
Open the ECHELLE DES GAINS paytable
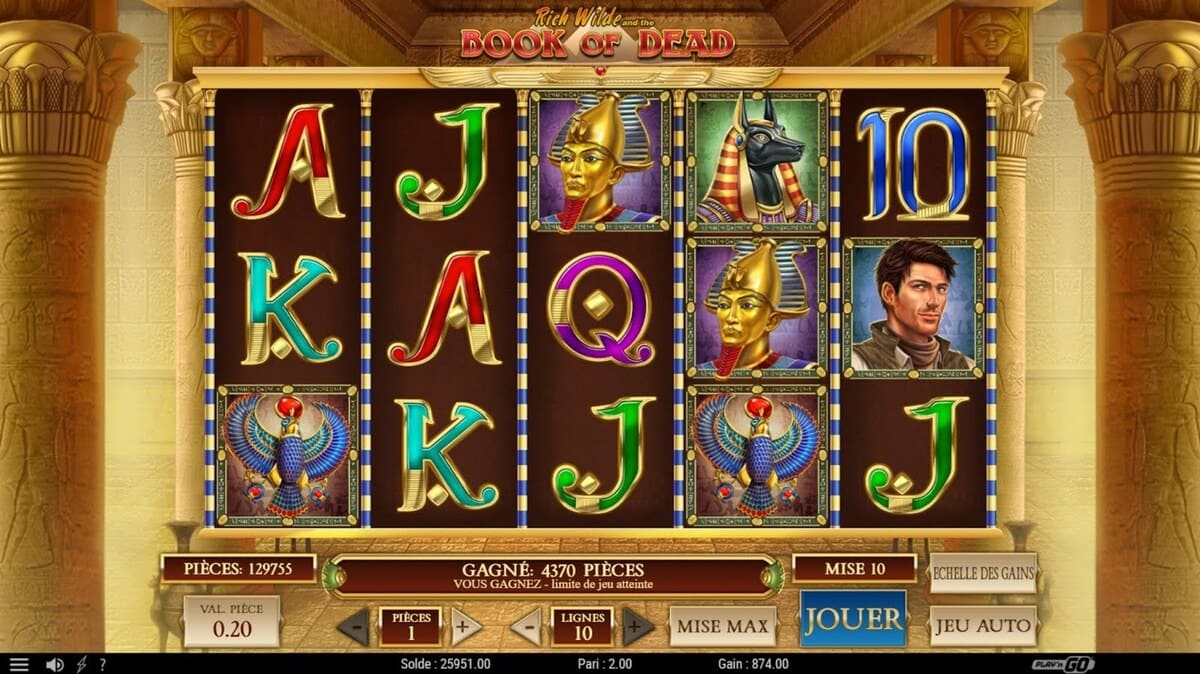(983, 574)
